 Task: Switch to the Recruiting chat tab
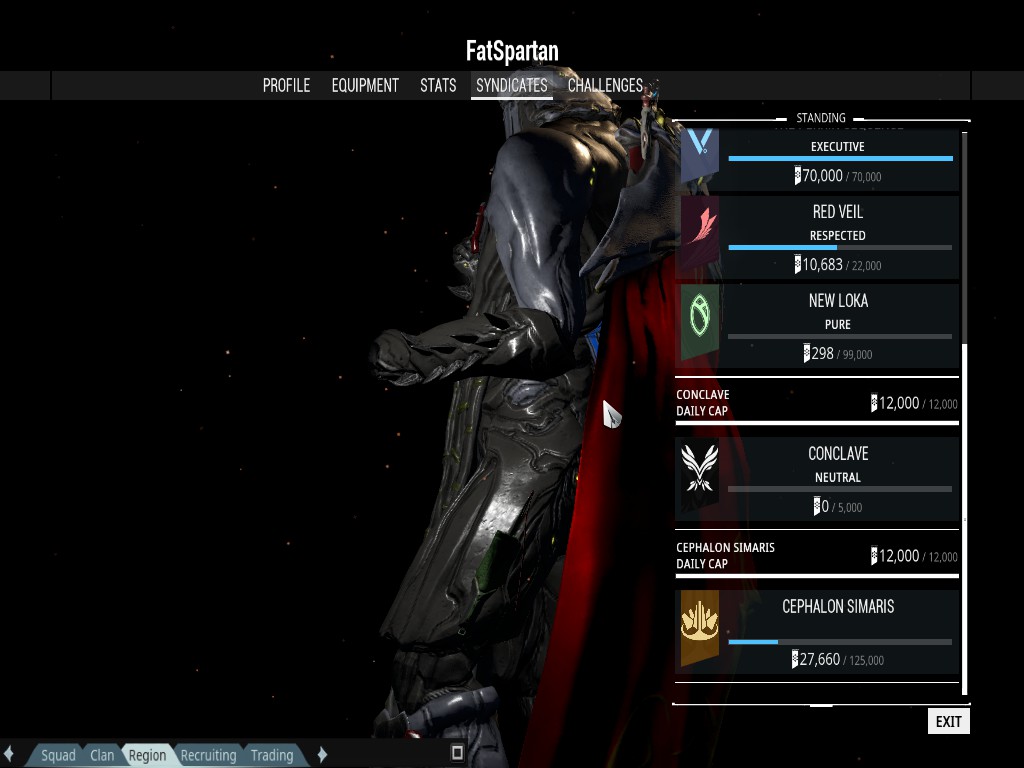208,755
